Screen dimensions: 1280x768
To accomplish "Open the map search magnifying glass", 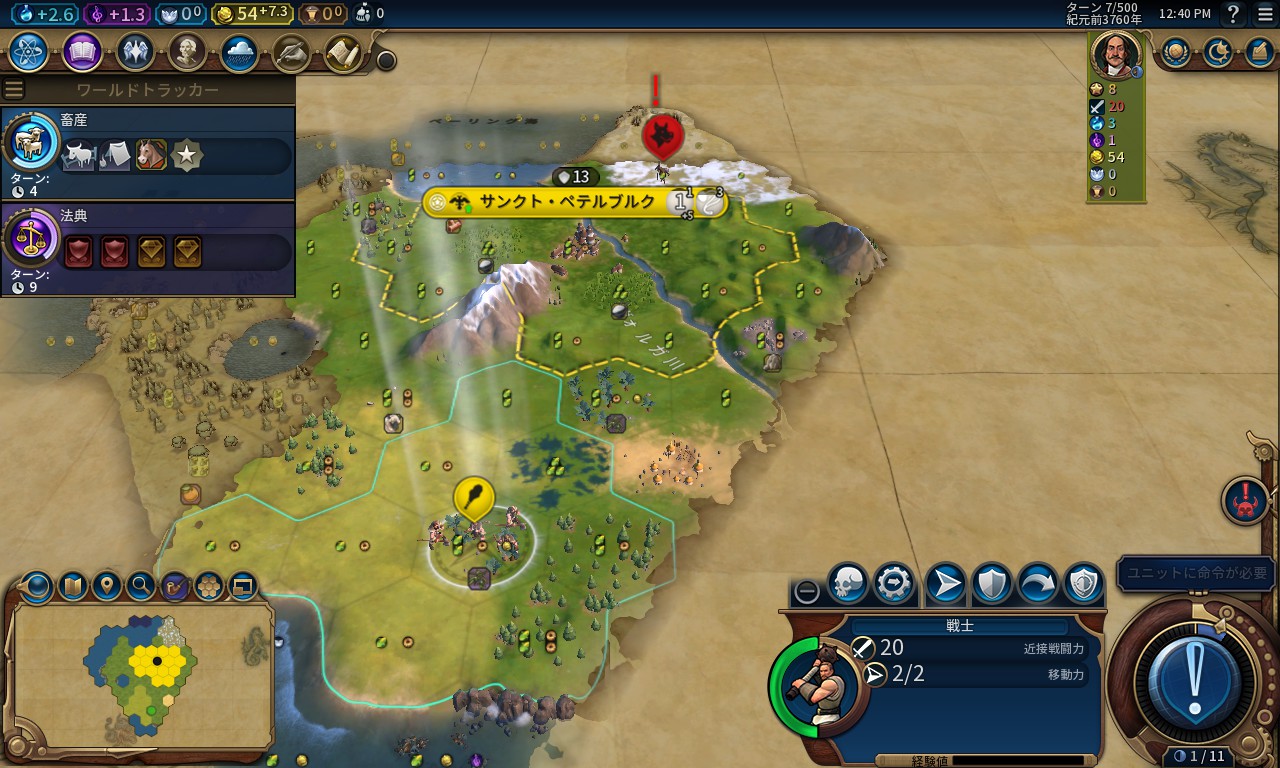I will click(x=141, y=585).
